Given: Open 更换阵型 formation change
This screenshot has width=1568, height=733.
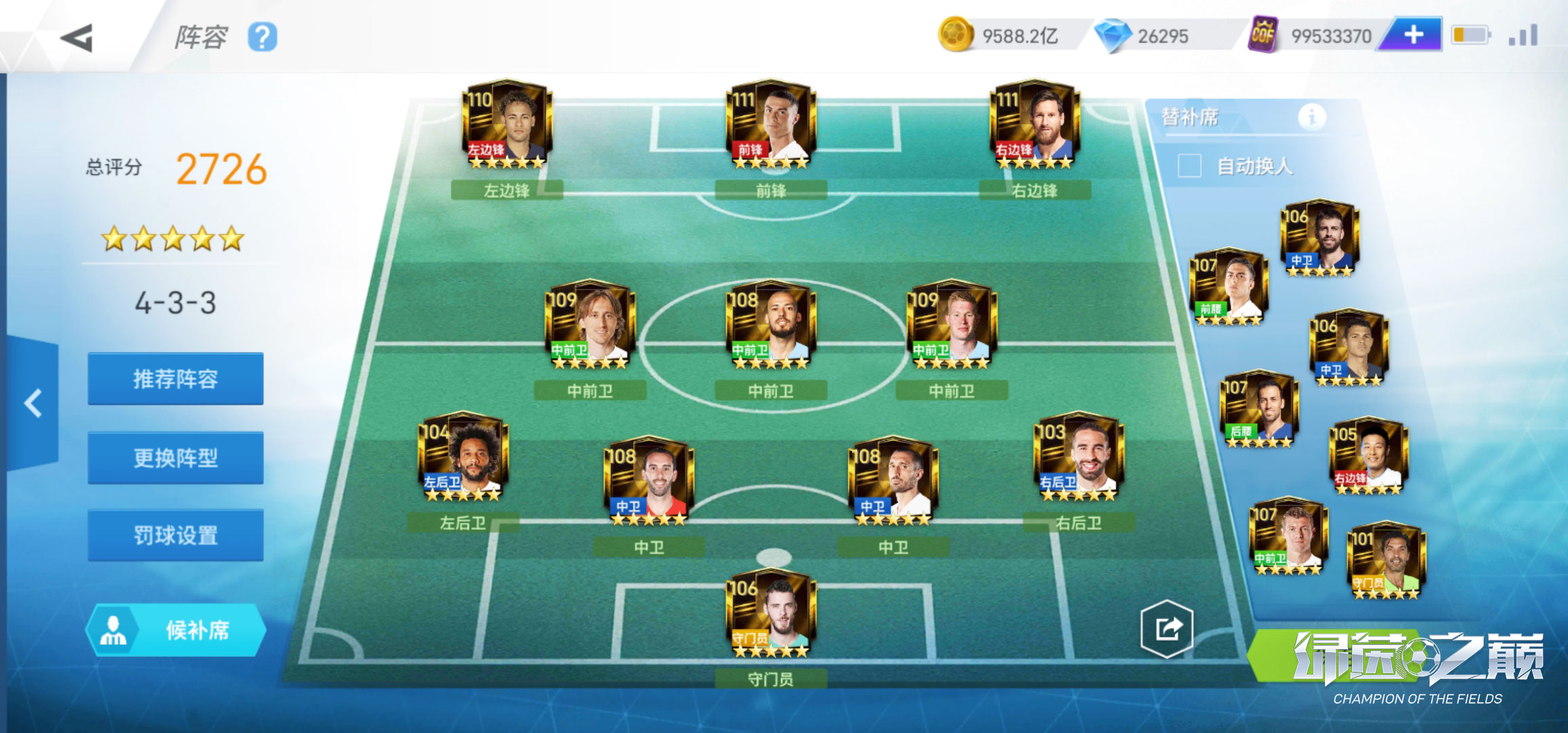Looking at the screenshot, I should click(x=175, y=457).
